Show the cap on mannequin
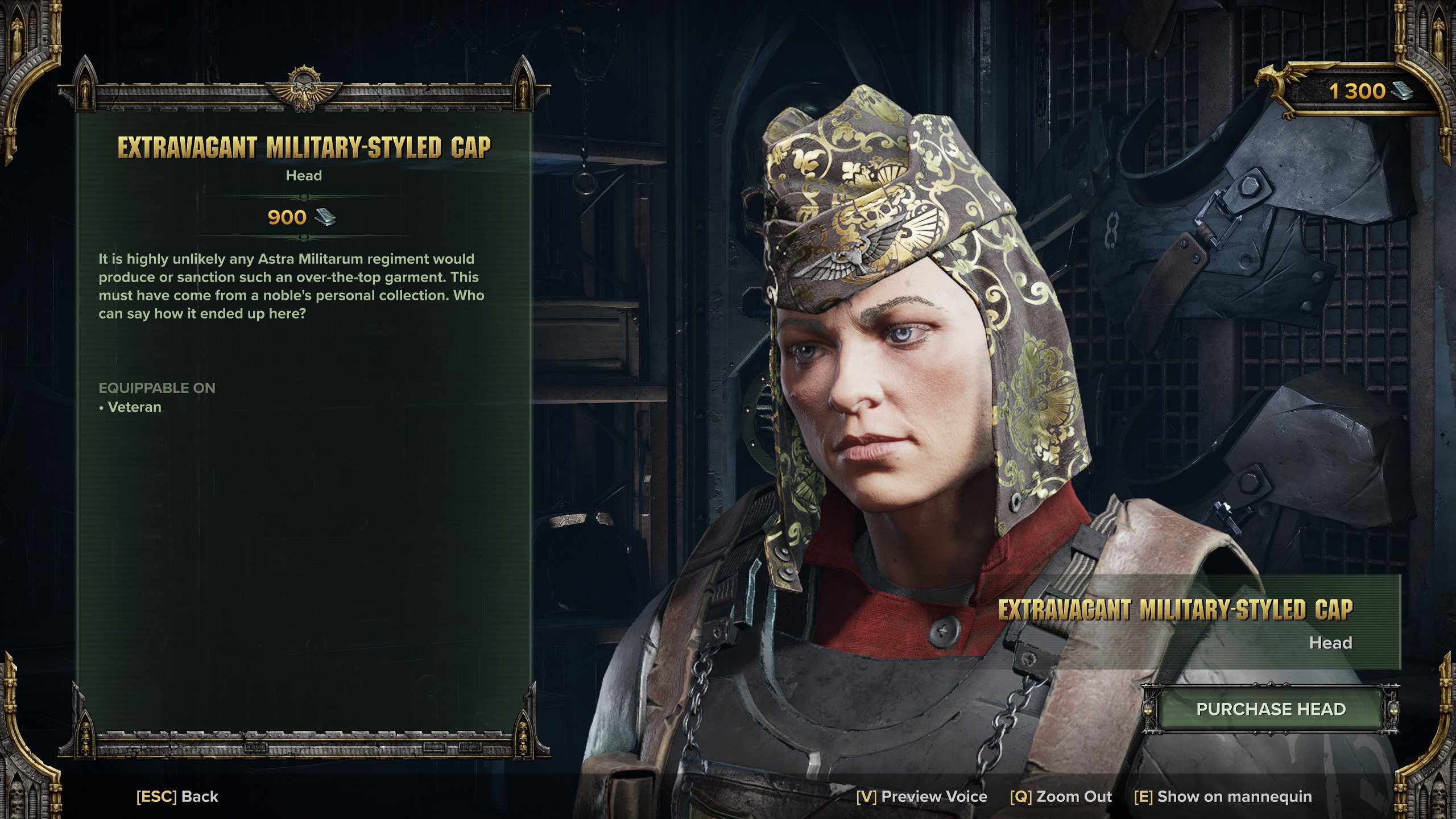1456x819 pixels. click(x=1223, y=796)
